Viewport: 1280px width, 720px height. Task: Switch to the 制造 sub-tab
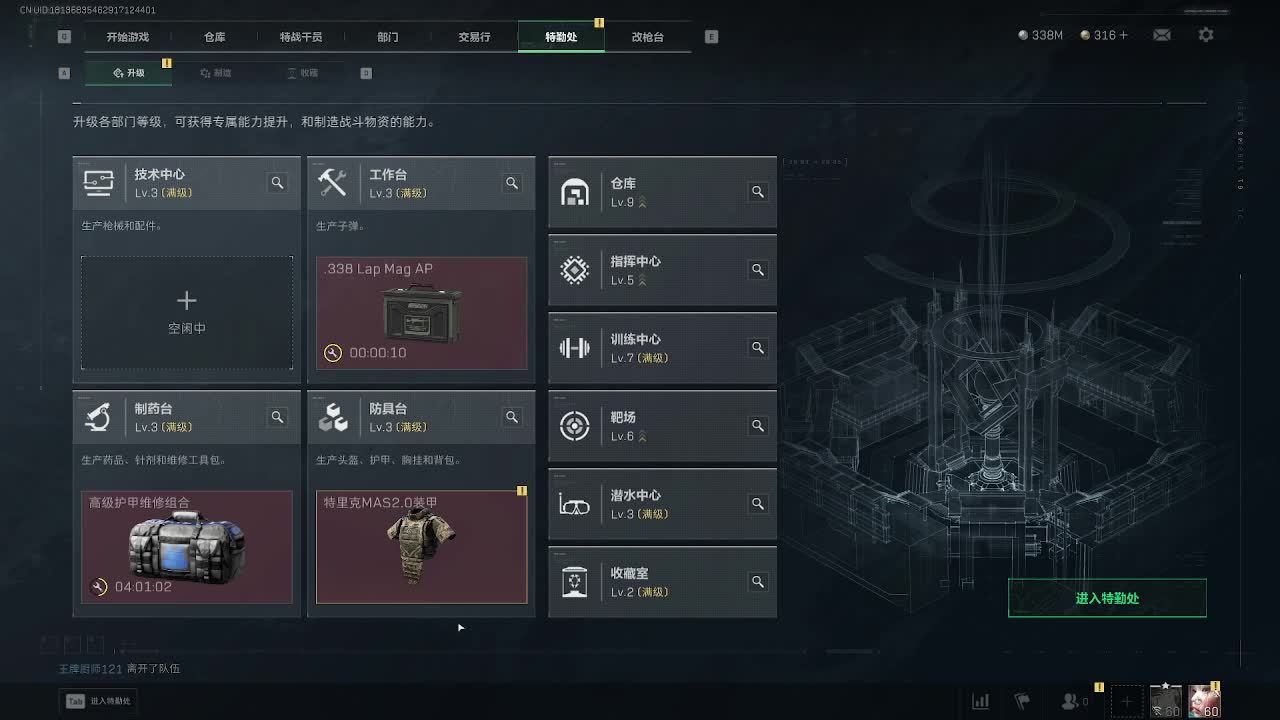[x=216, y=73]
